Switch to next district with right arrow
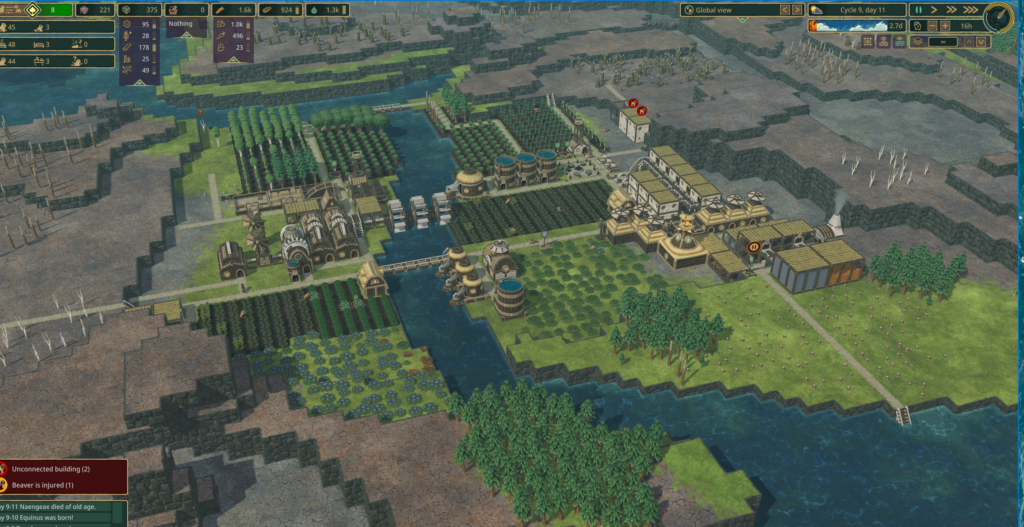This screenshot has height=527, width=1024. click(798, 10)
